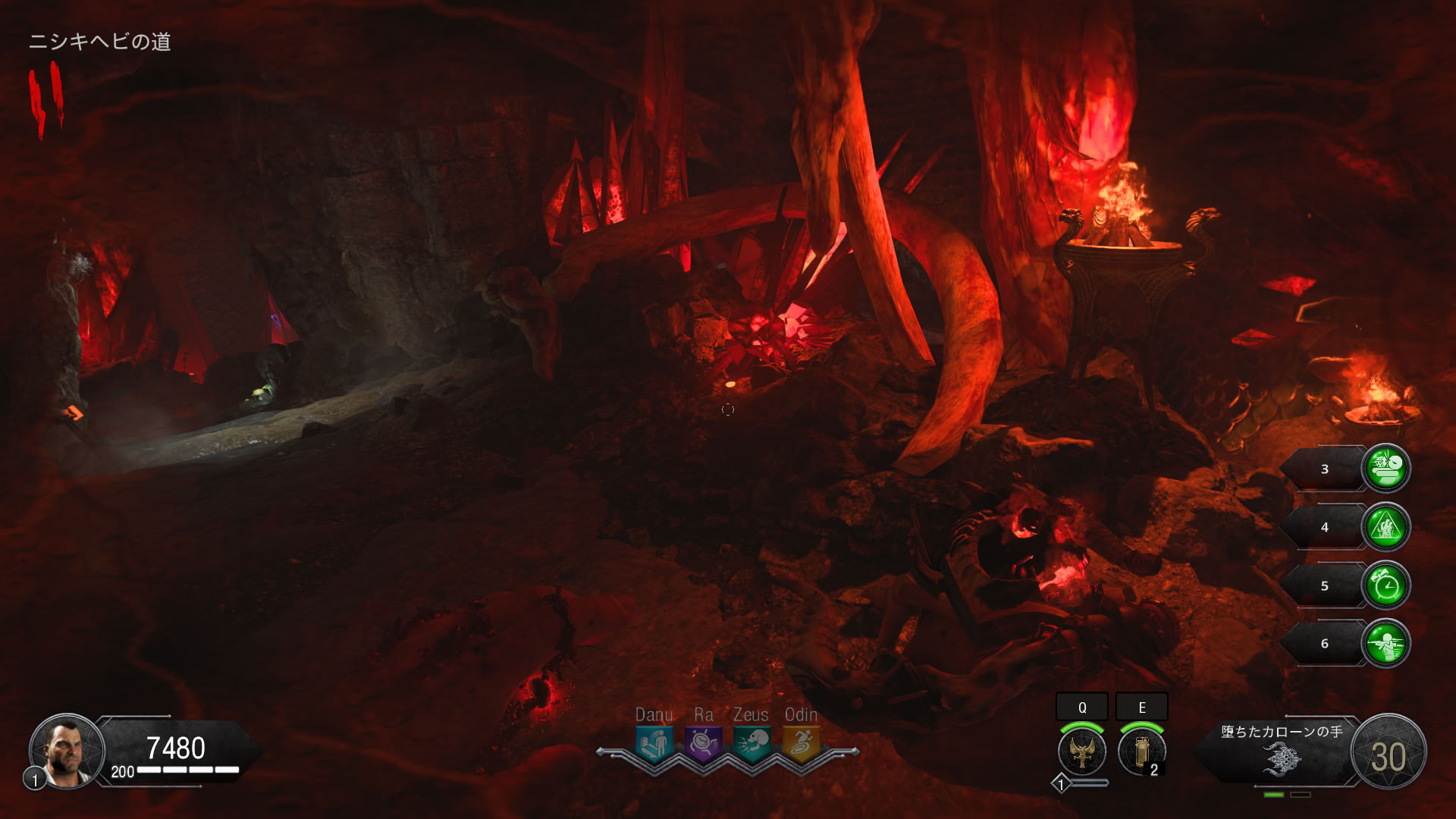Select the purple Ra perk icon
Viewport: 1456px width, 819px height.
703,743
